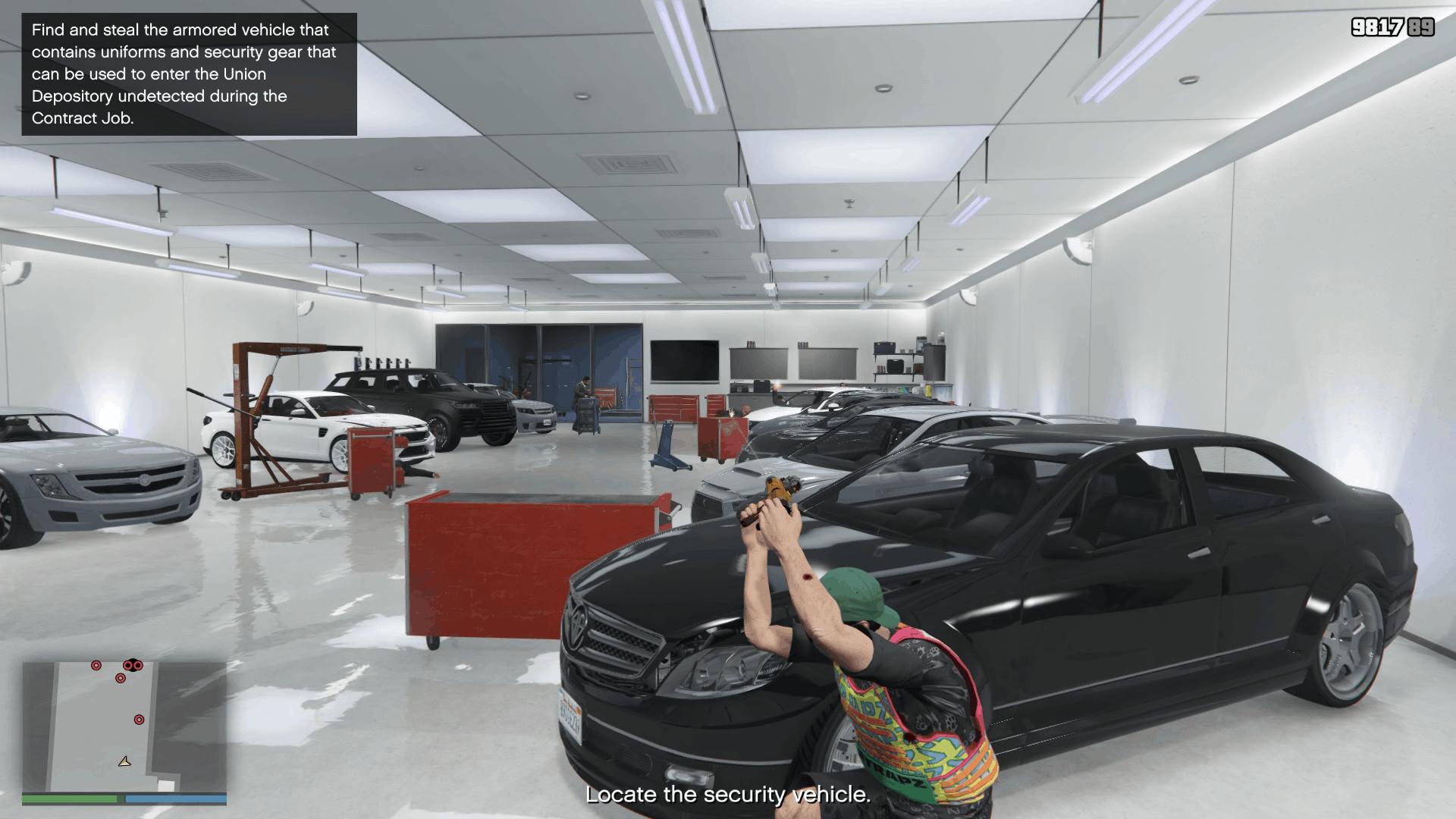Select the red enemy blip nearest the player arrow
Viewport: 1456px width, 819px height.
[x=139, y=720]
